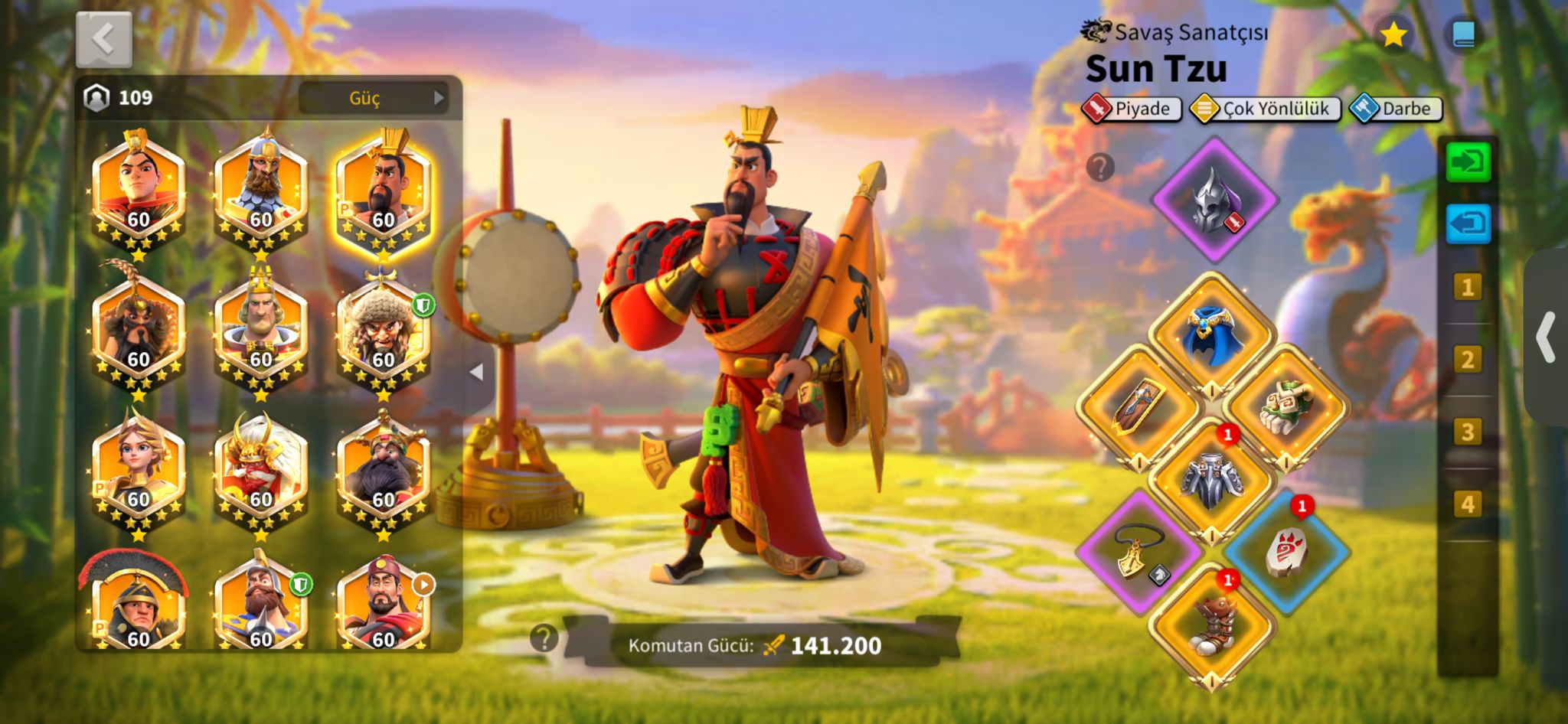Image resolution: width=1568 pixels, height=724 pixels.
Task: Open the Güç sort dropdown
Action: [373, 98]
